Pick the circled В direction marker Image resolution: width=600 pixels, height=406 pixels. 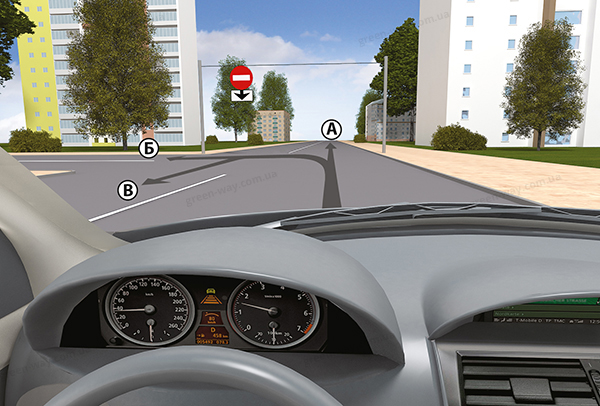point(127,187)
